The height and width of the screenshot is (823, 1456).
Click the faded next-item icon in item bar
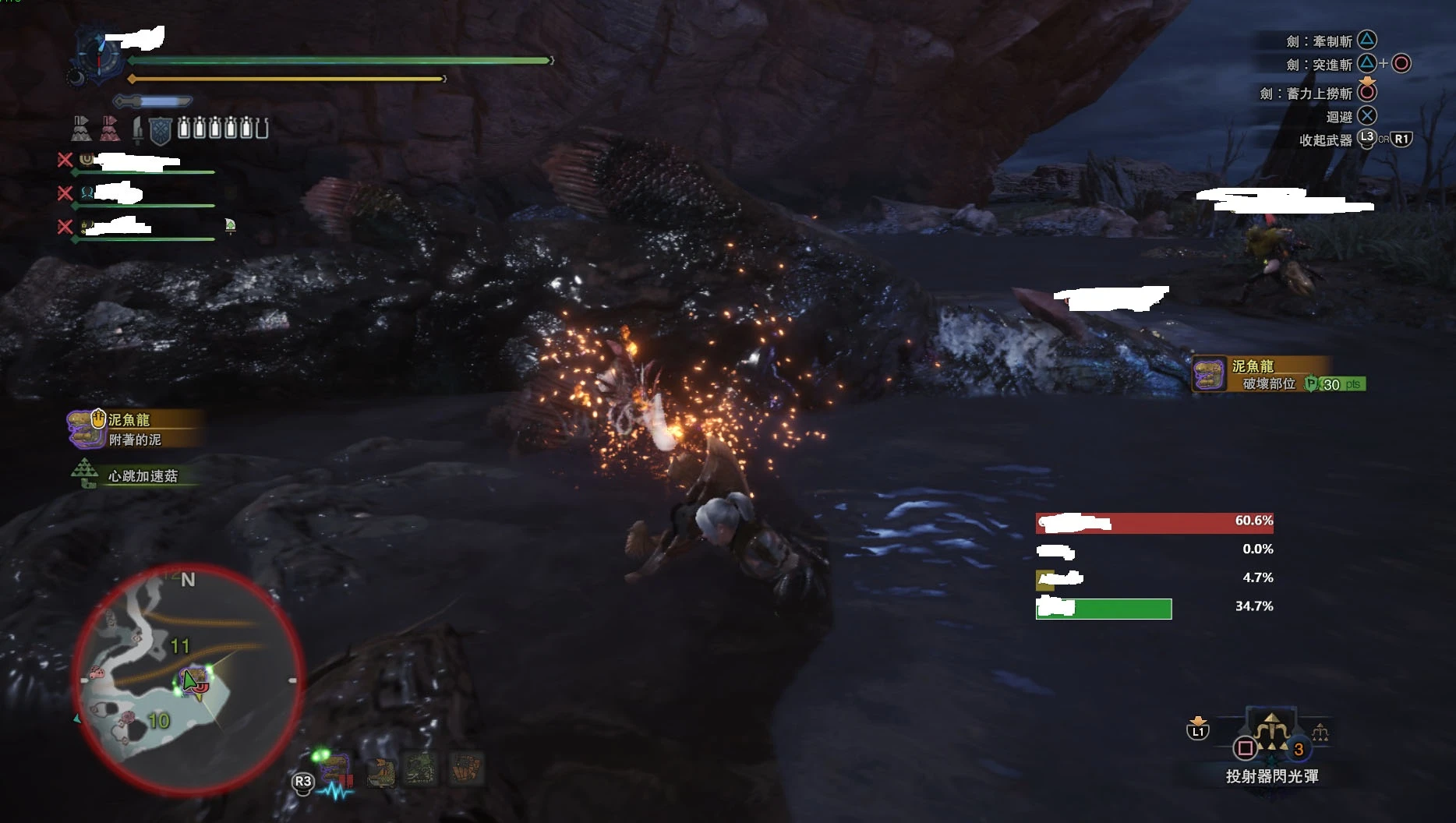1320,733
